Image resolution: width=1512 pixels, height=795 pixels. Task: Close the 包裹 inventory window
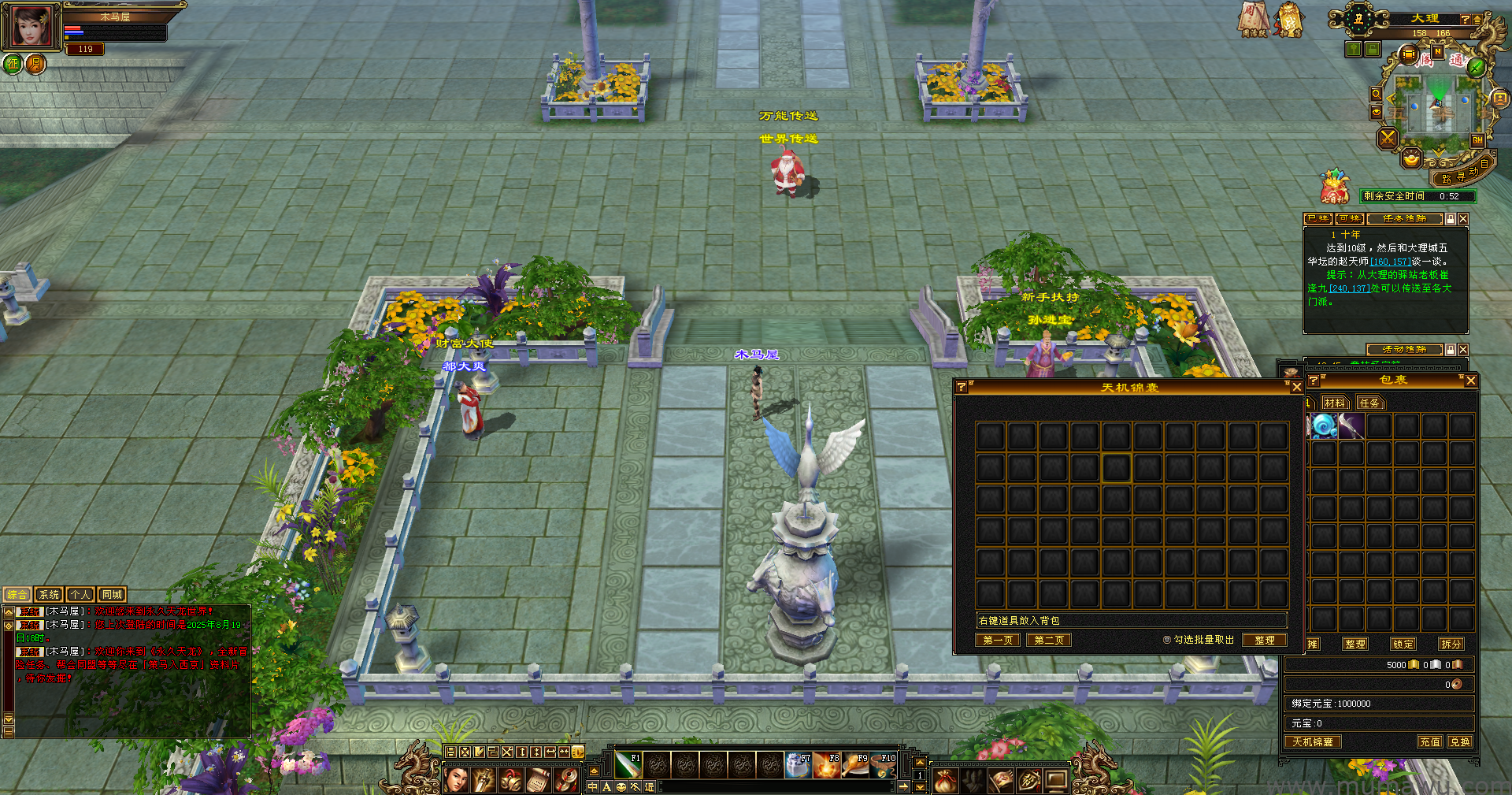[x=1470, y=381]
